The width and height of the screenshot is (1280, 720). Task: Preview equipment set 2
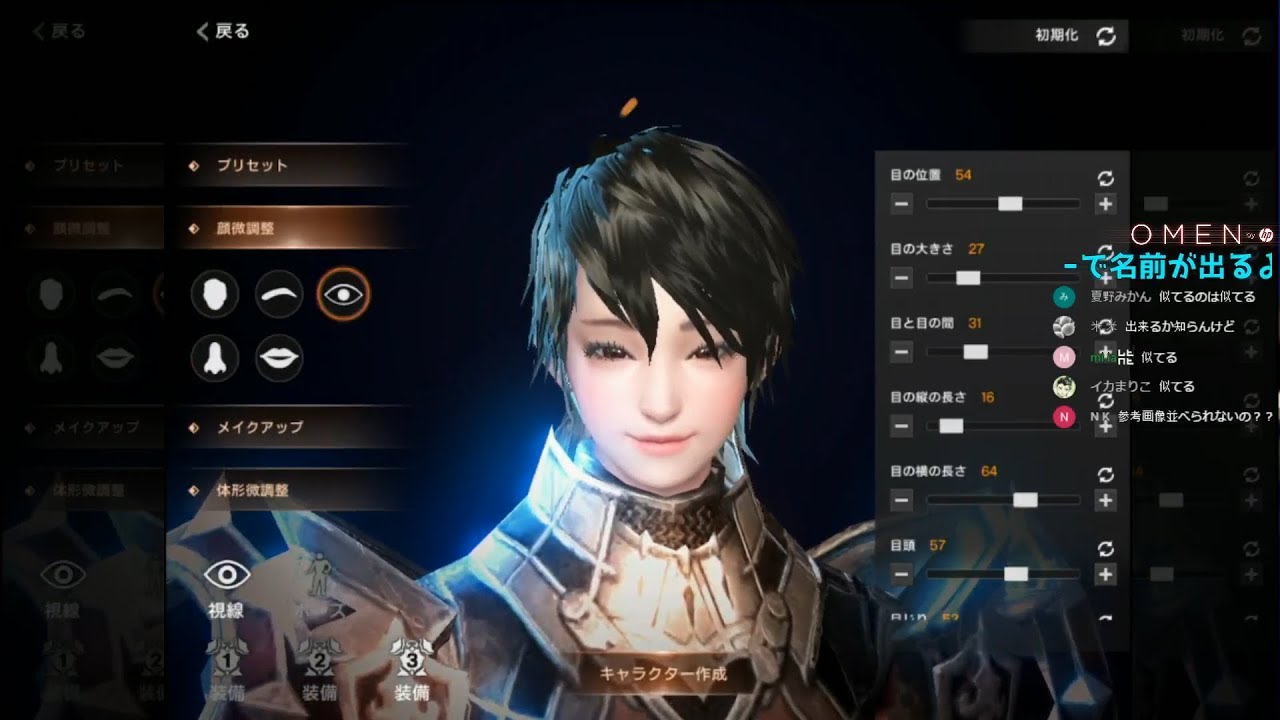(x=320, y=671)
